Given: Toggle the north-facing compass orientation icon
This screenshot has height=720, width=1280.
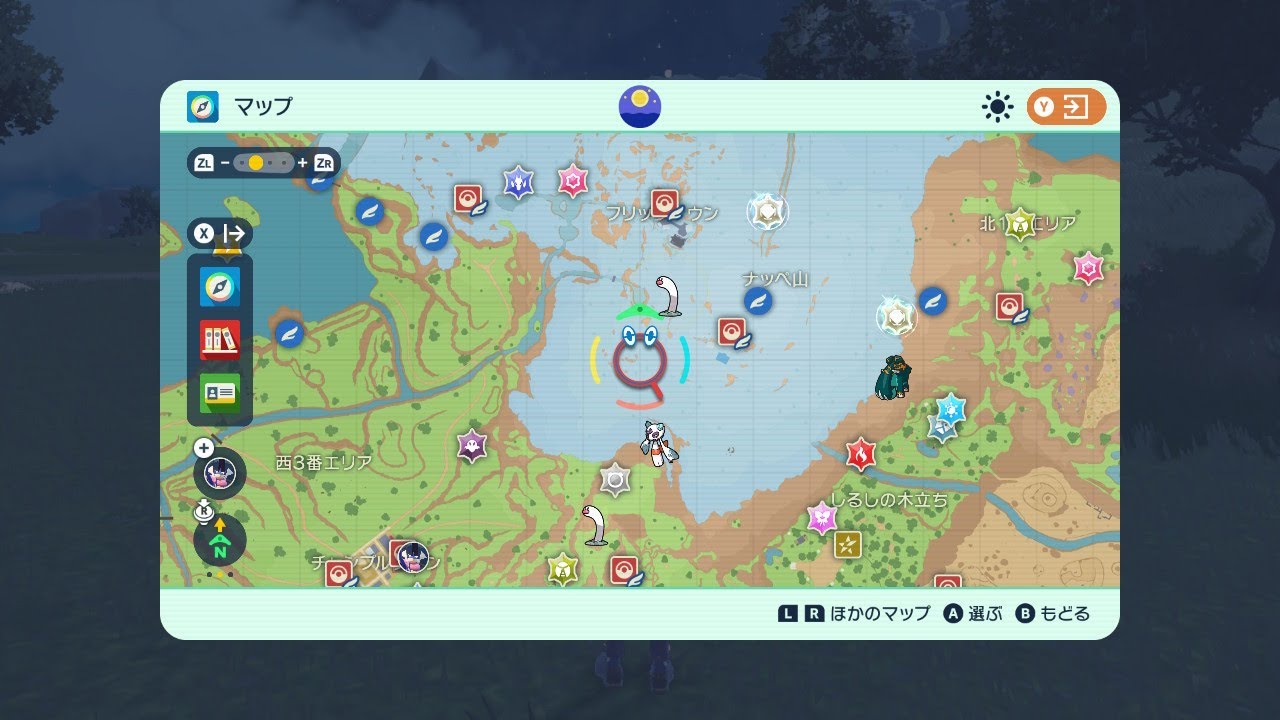Looking at the screenshot, I should (x=220, y=541).
